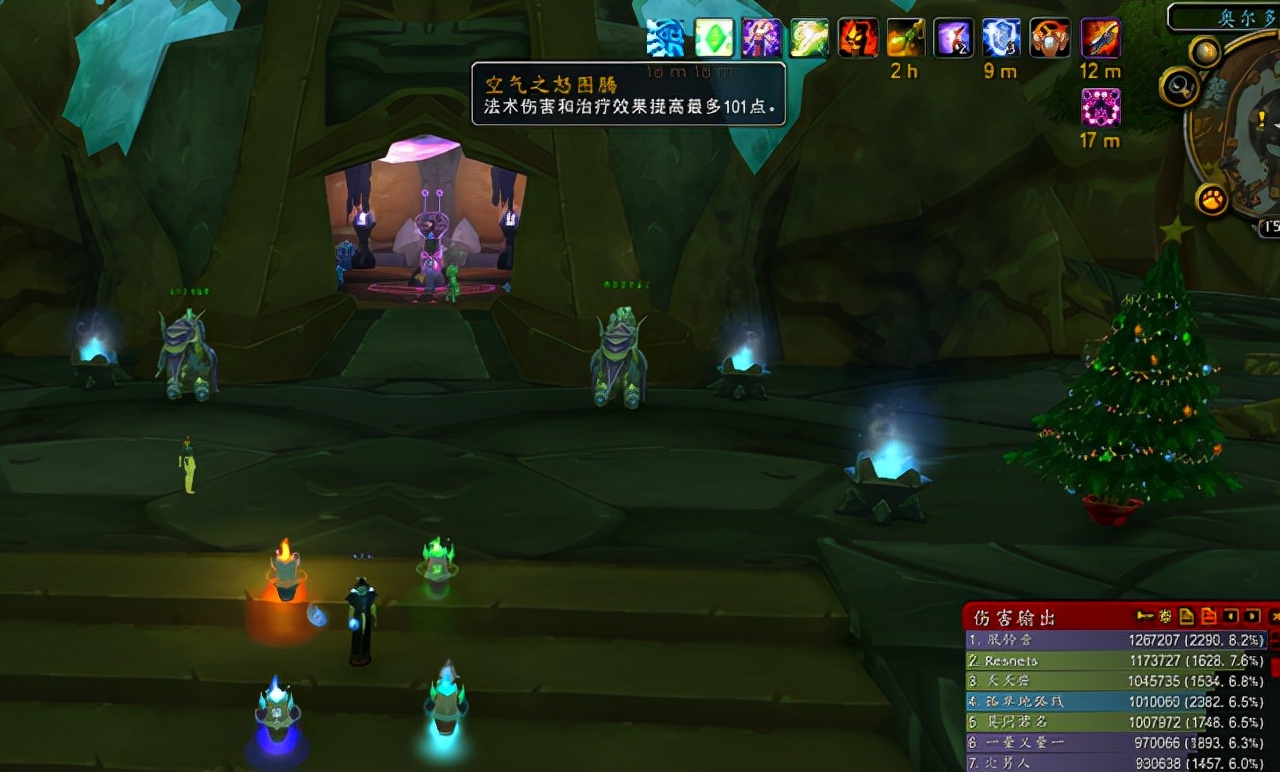
Task: Open damage meter settings gear icon
Action: [x=1166, y=616]
